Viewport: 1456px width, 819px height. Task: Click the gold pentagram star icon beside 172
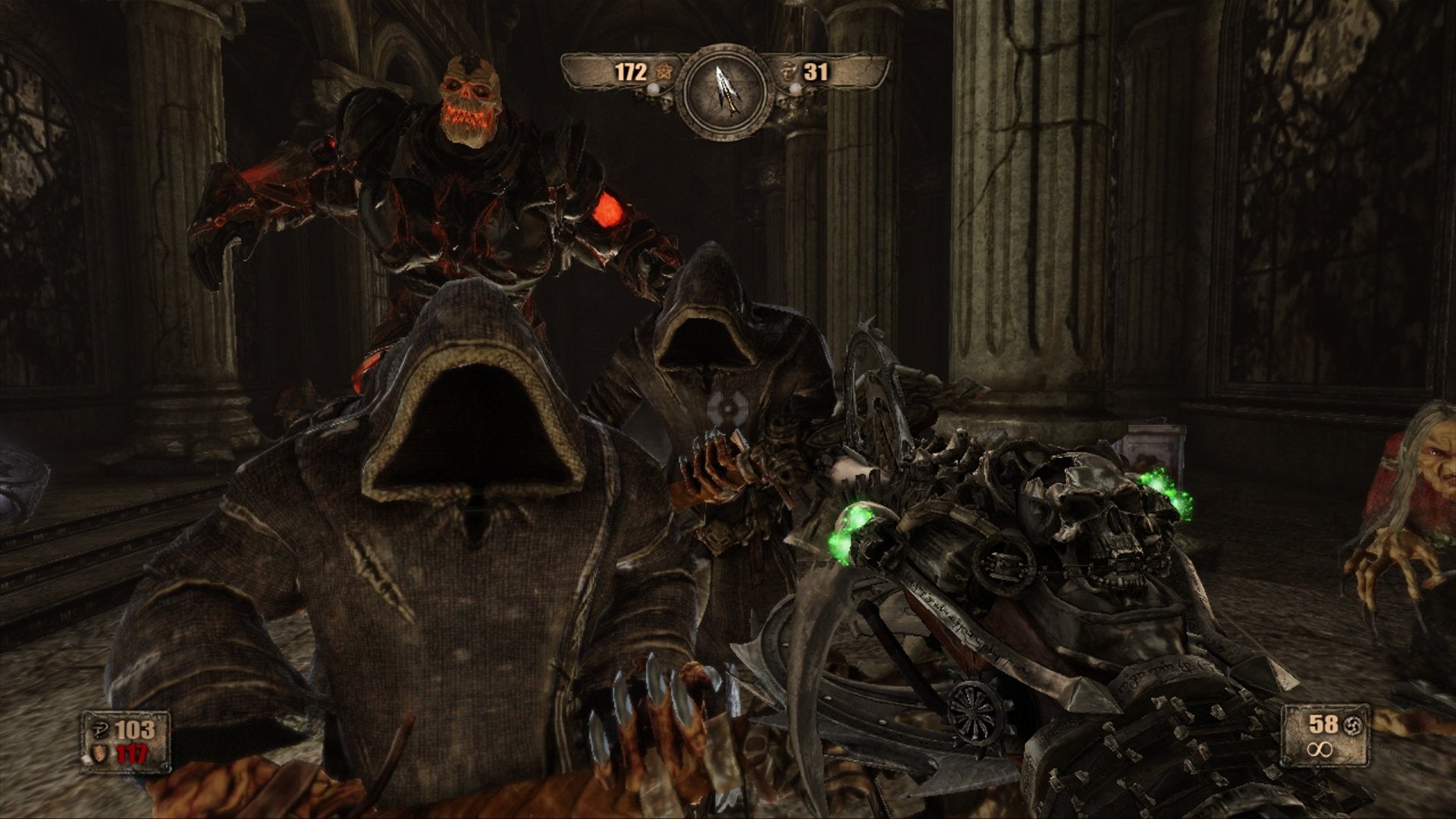664,72
